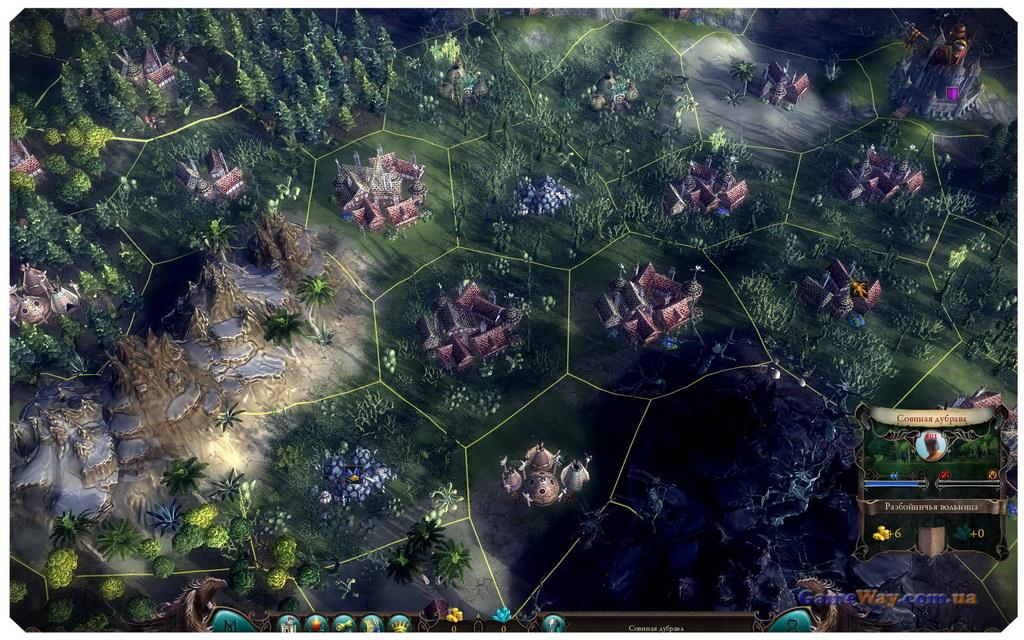The width and height of the screenshot is (1024, 640).
Task: Open the golden scroll icon in bottom bar
Action: point(343,624)
